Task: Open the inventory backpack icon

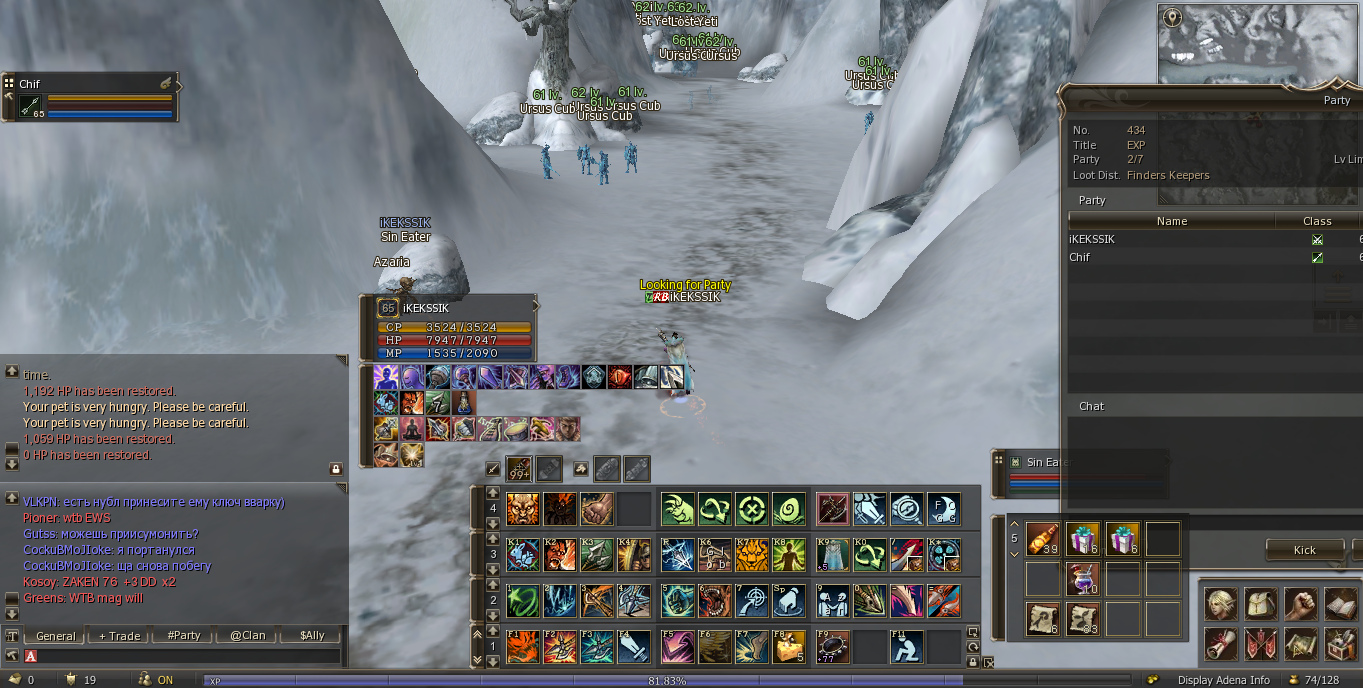Action: pyautogui.click(x=1259, y=604)
